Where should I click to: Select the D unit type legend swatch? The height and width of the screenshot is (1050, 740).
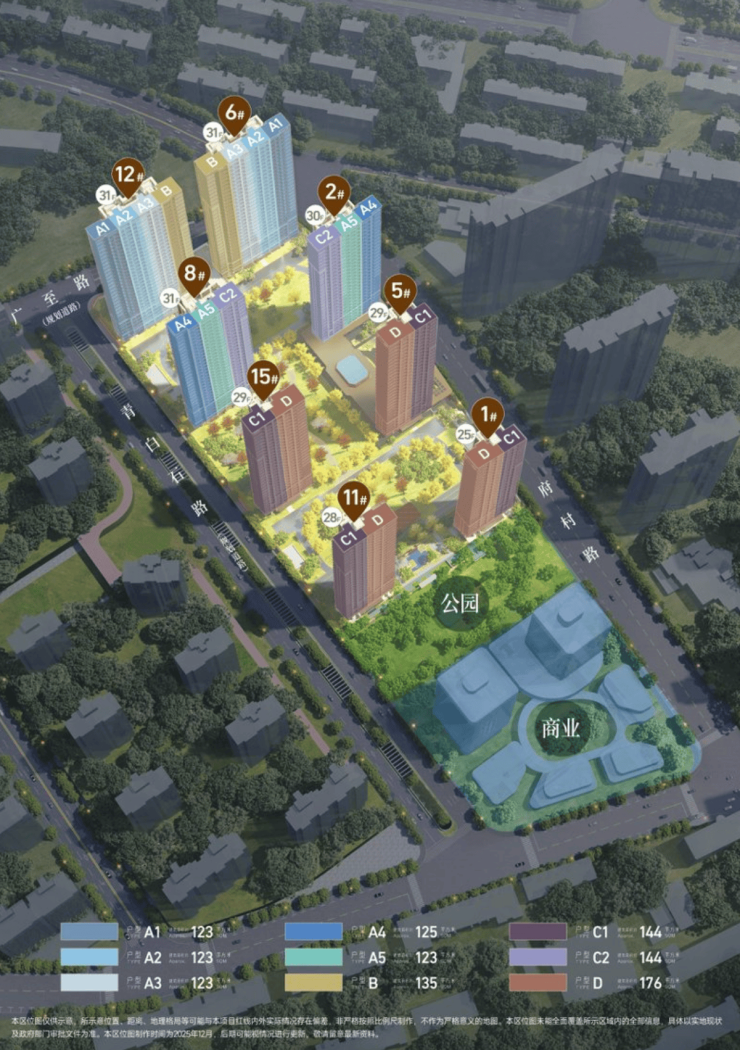(538, 982)
